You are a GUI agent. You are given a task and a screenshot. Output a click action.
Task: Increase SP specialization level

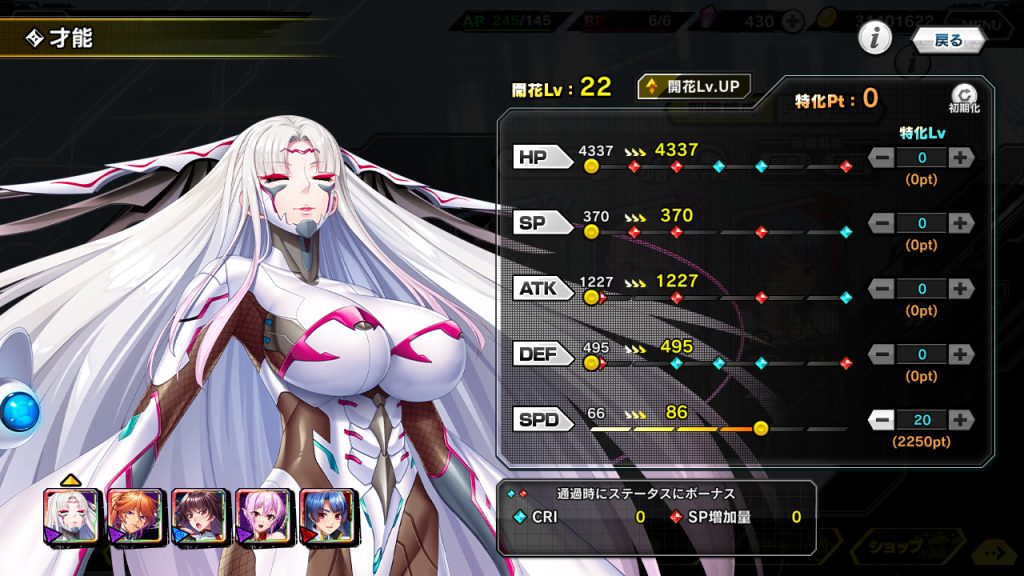coord(960,223)
